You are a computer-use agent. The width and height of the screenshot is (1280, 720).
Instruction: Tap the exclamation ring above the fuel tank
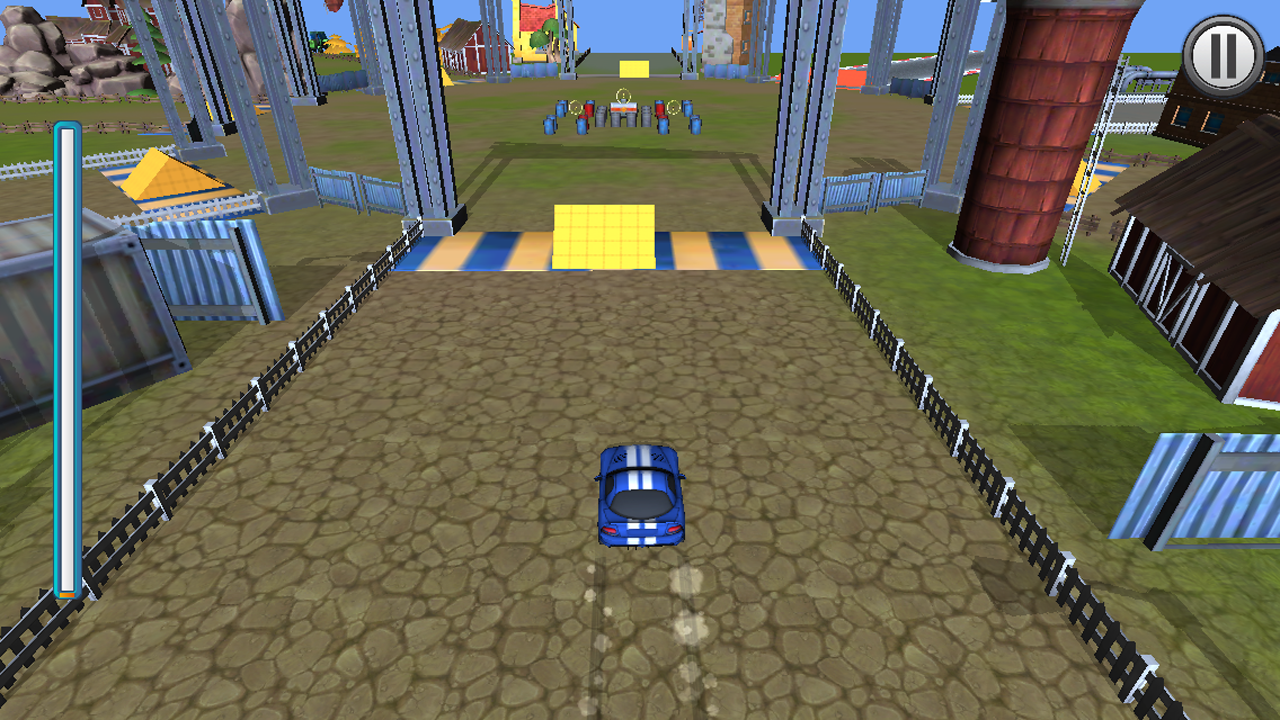pos(624,95)
